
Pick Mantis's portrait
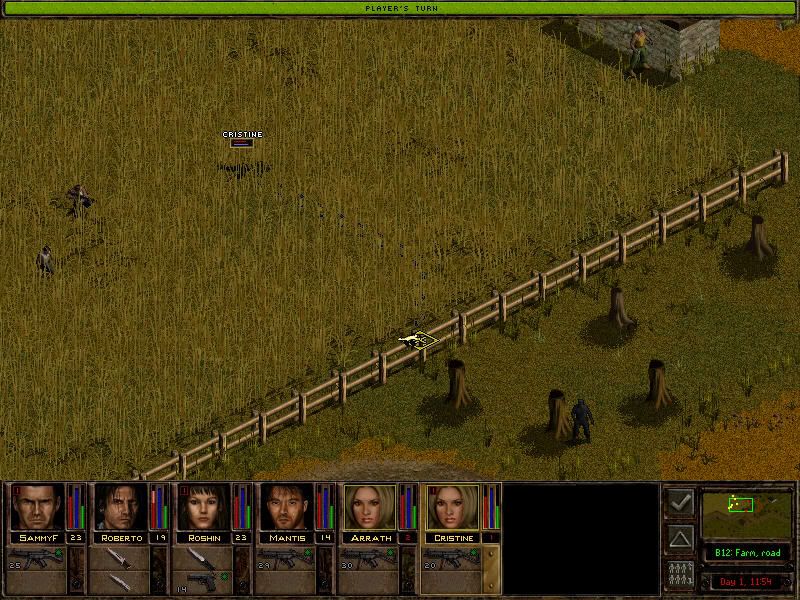[287, 508]
